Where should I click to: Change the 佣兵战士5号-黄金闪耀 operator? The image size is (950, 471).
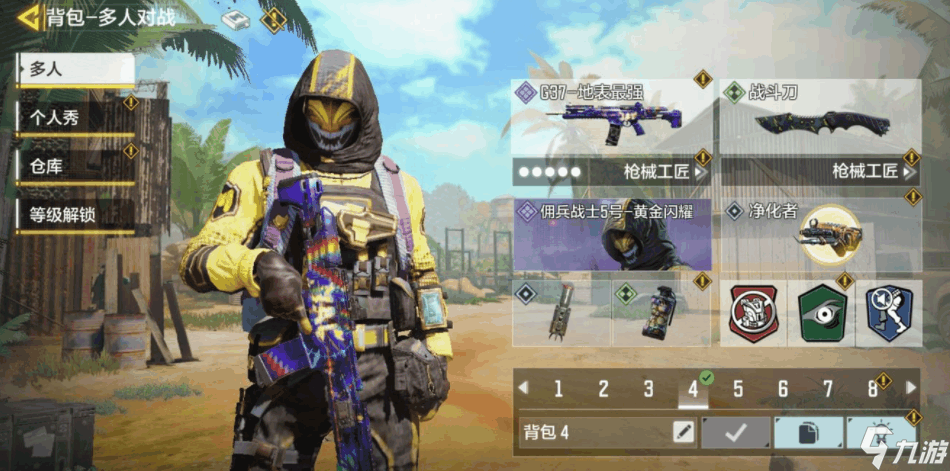point(612,235)
